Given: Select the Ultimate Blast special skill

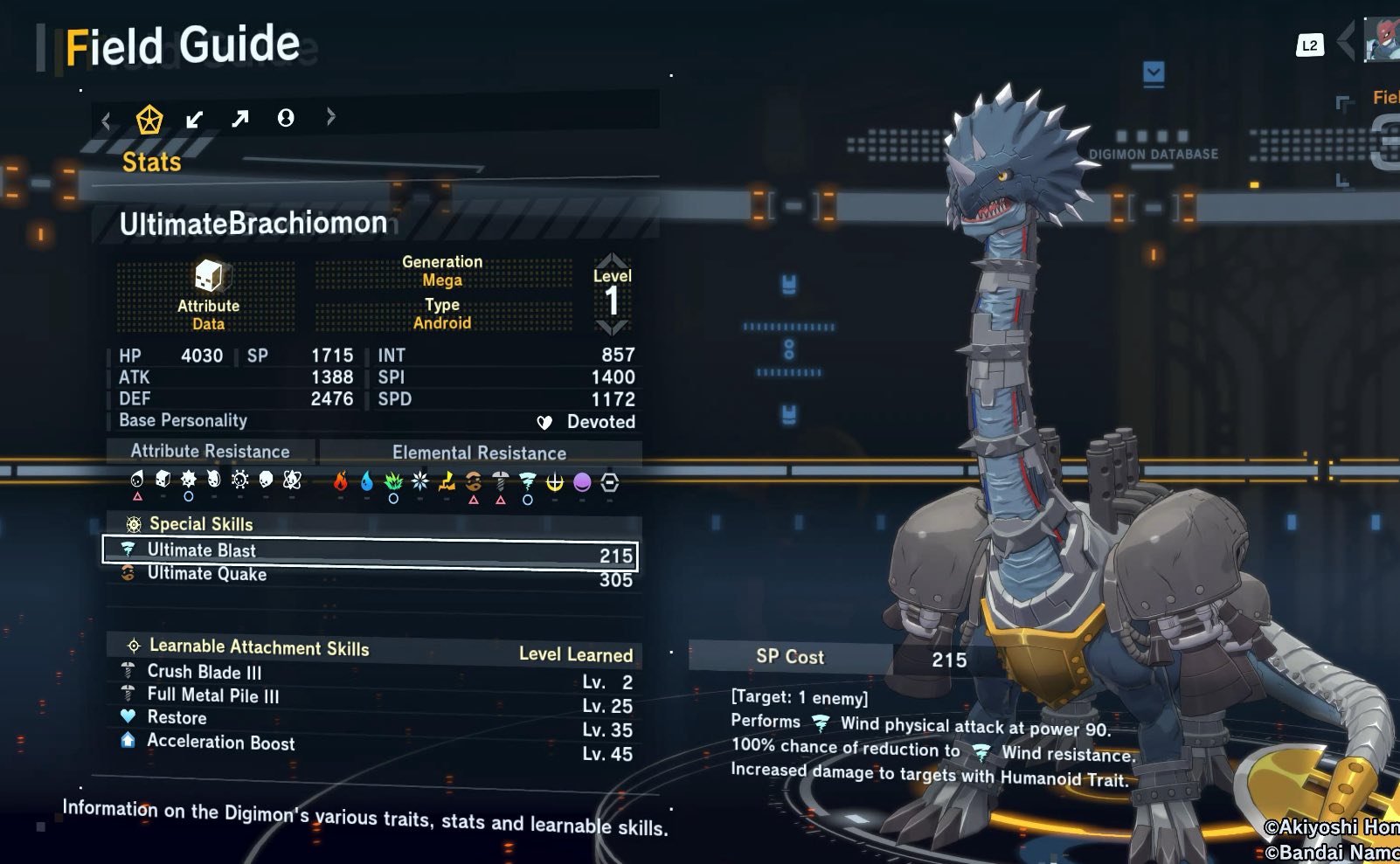Looking at the screenshot, I should (x=371, y=552).
